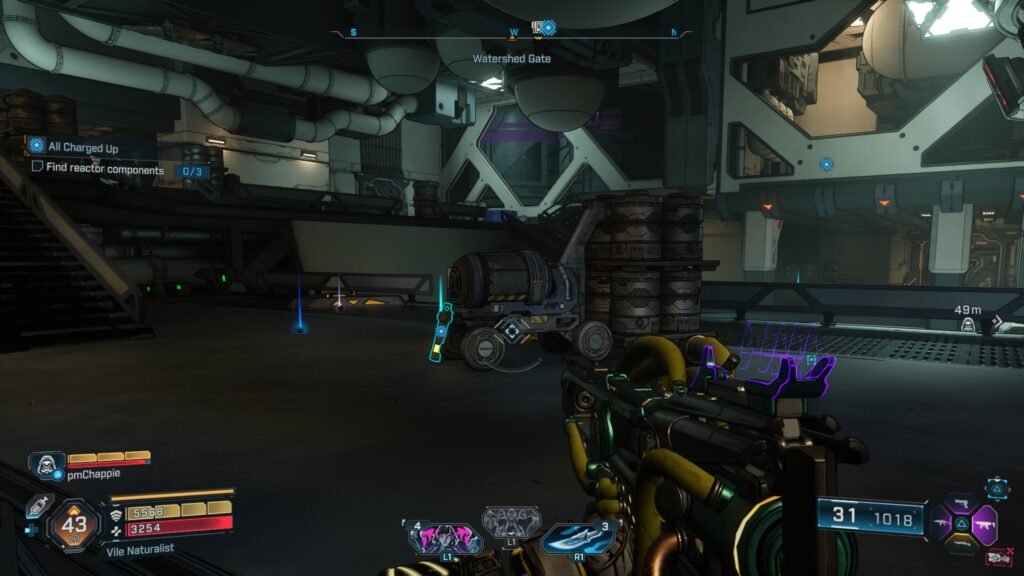Switch to the pistol weapon slot
Viewport: 1024px width, 576px height.
(962, 503)
